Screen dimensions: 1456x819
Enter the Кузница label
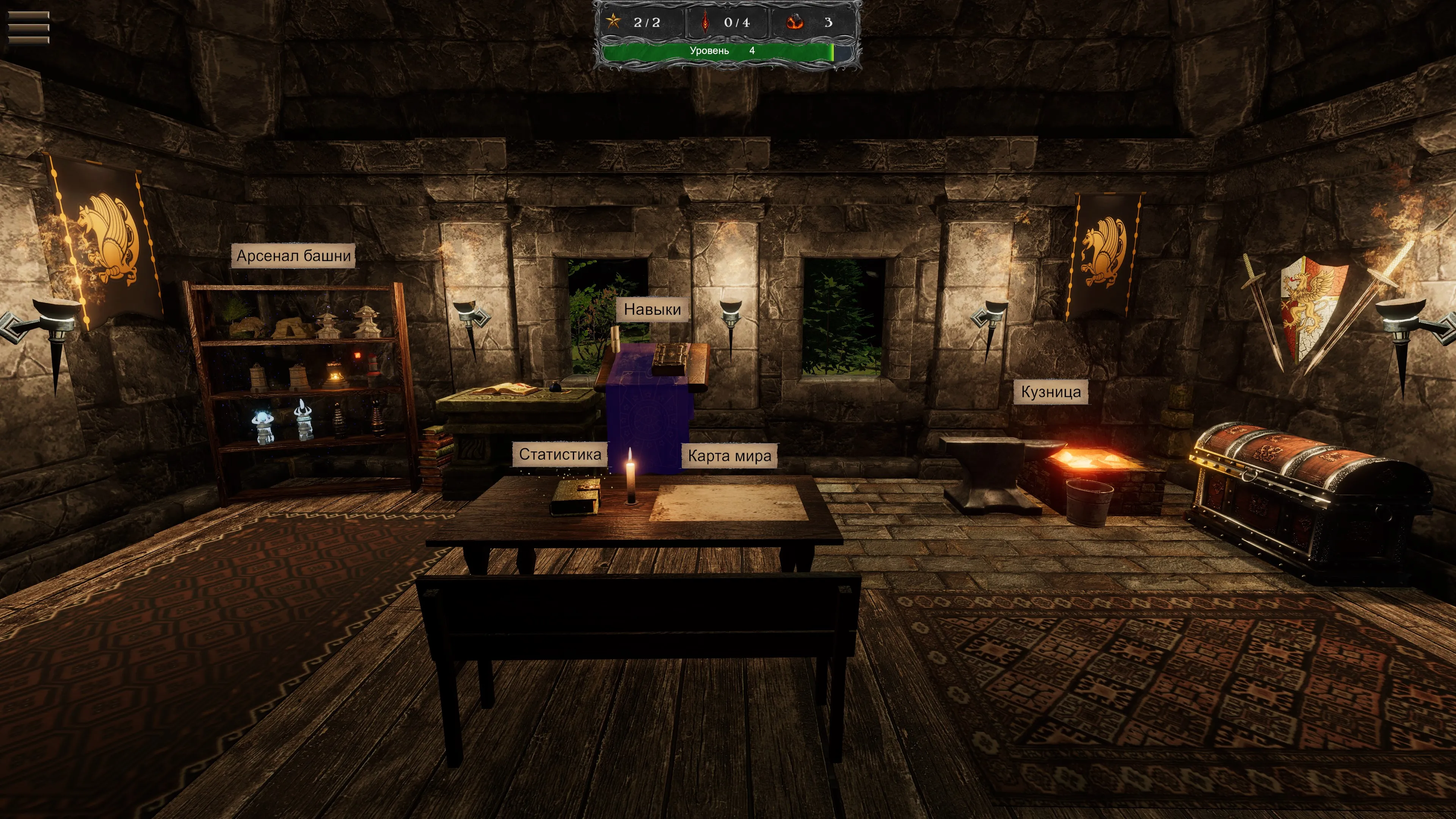click(1051, 392)
